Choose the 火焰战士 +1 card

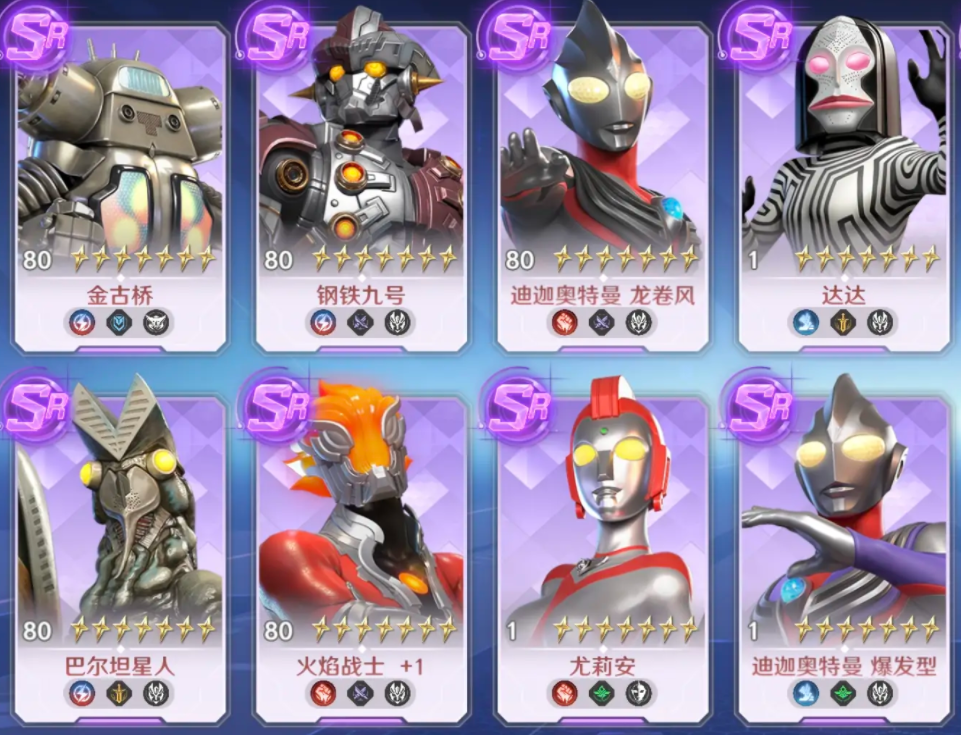360,550
